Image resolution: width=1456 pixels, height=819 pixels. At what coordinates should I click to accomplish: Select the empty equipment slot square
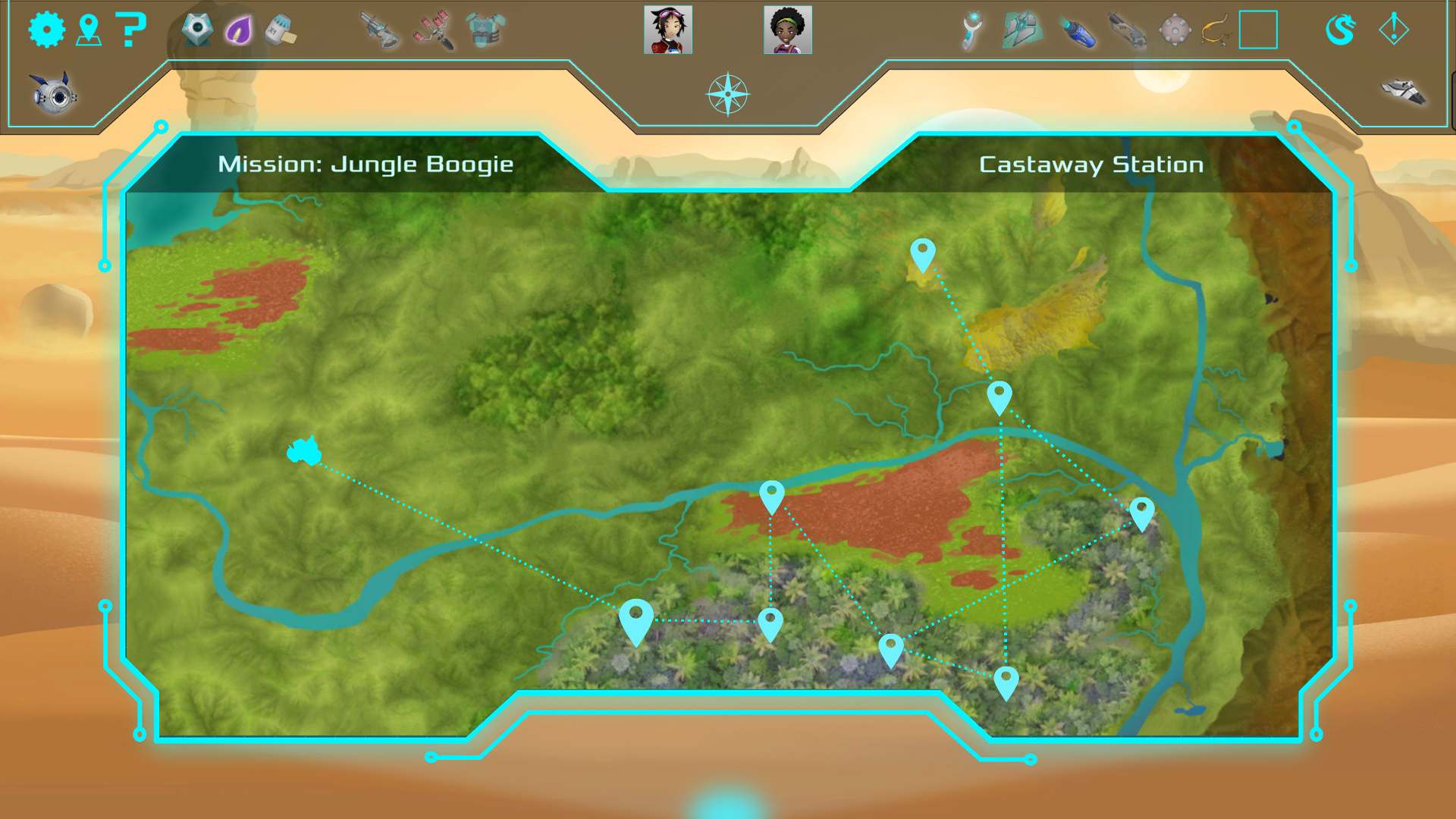click(1257, 30)
